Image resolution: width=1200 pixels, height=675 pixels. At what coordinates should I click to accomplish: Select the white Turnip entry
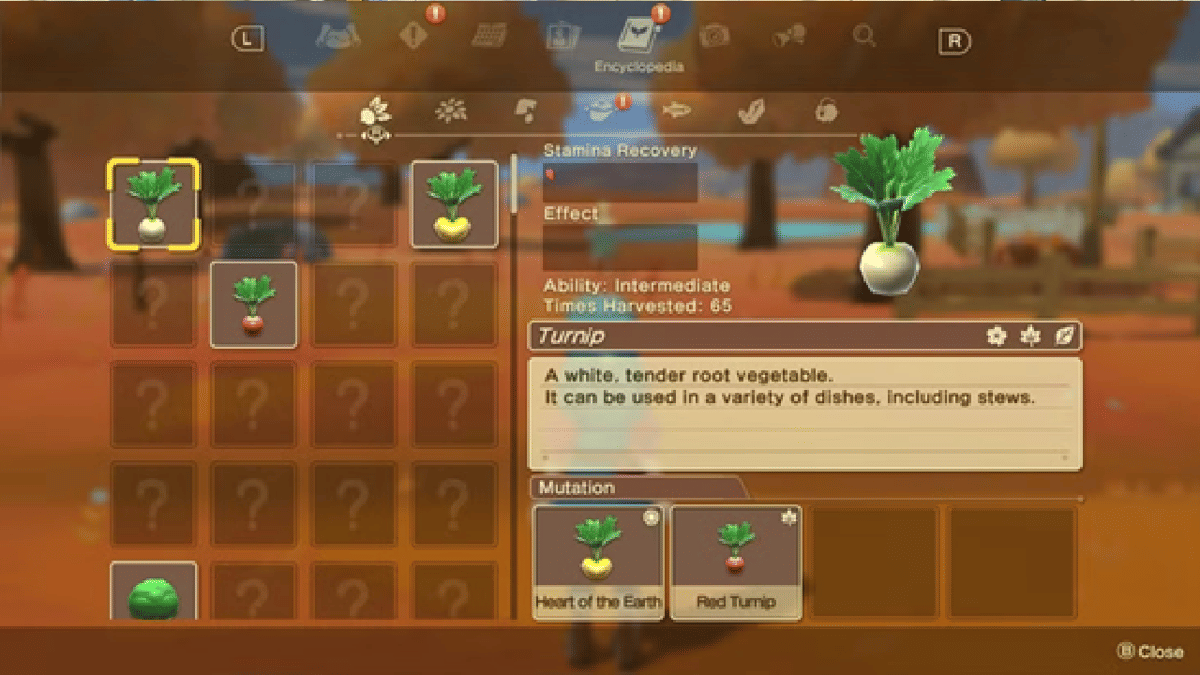pos(154,204)
